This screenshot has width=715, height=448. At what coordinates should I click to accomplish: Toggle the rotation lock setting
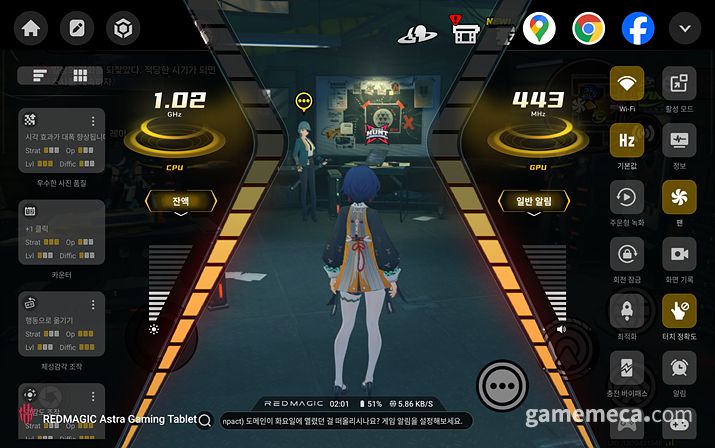[x=627, y=254]
